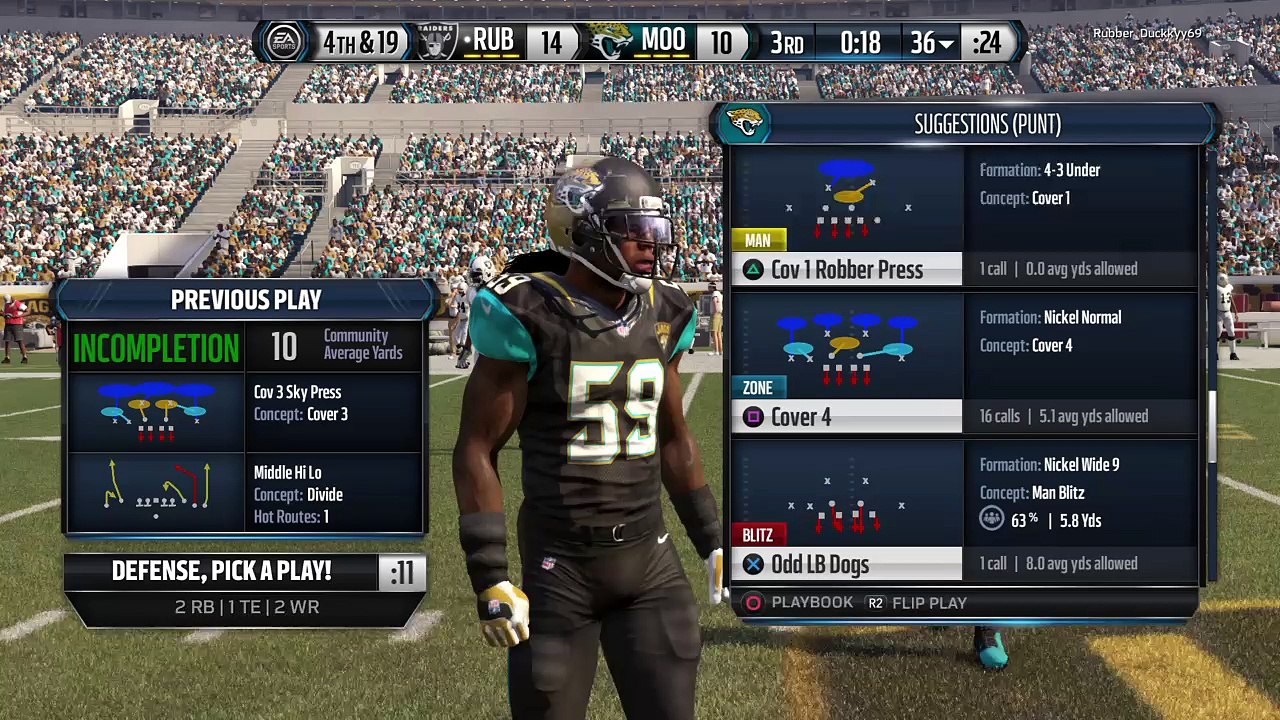Select the Cov 1 Robber Press play

[846, 269]
